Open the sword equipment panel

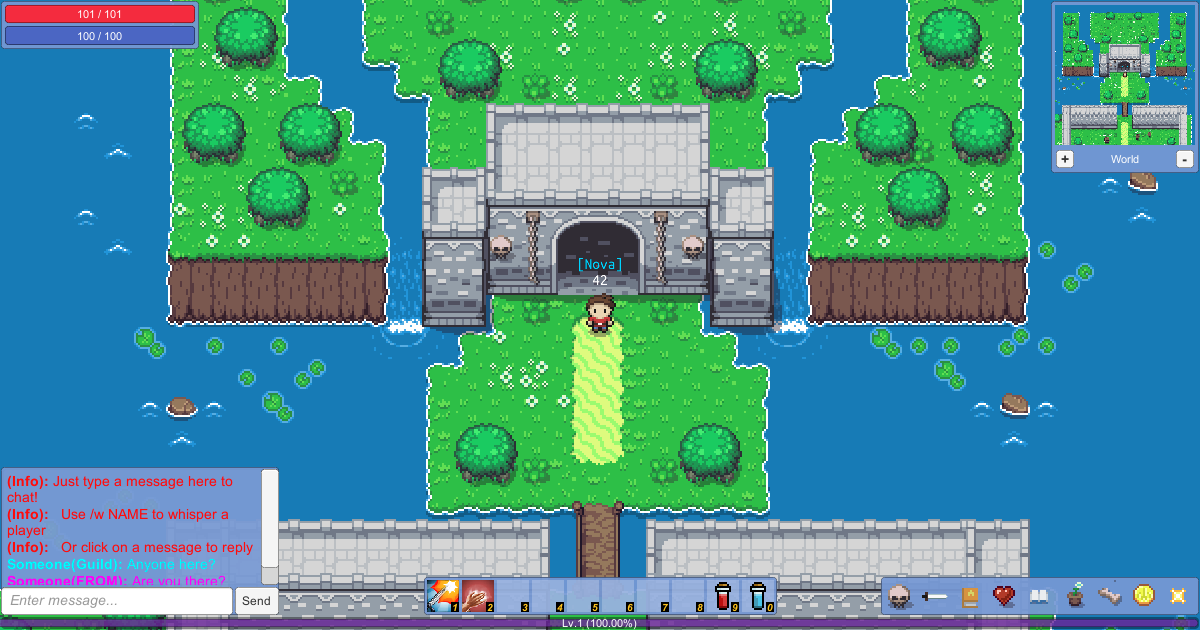click(935, 596)
